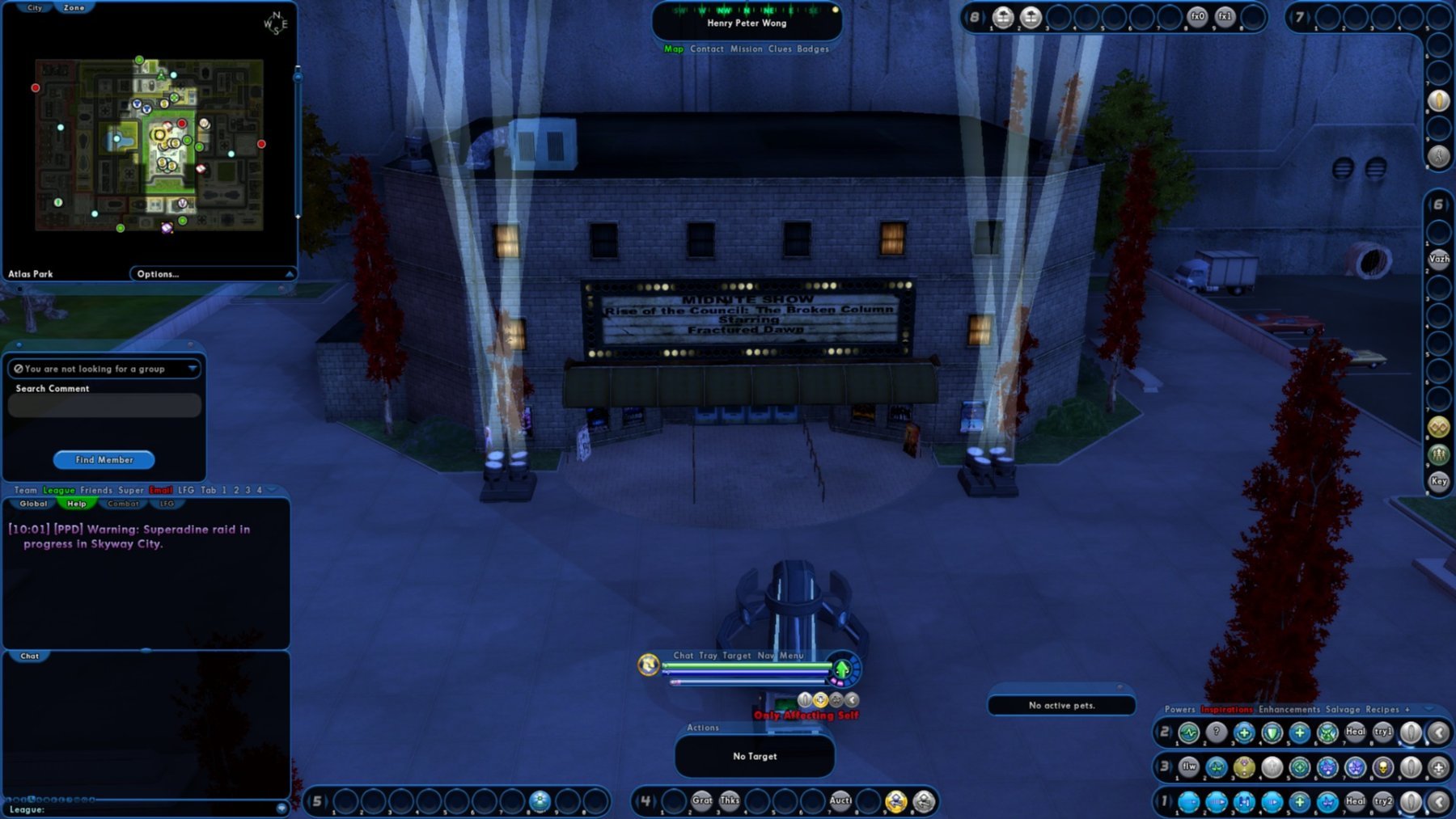Click the Find Member button

click(104, 460)
